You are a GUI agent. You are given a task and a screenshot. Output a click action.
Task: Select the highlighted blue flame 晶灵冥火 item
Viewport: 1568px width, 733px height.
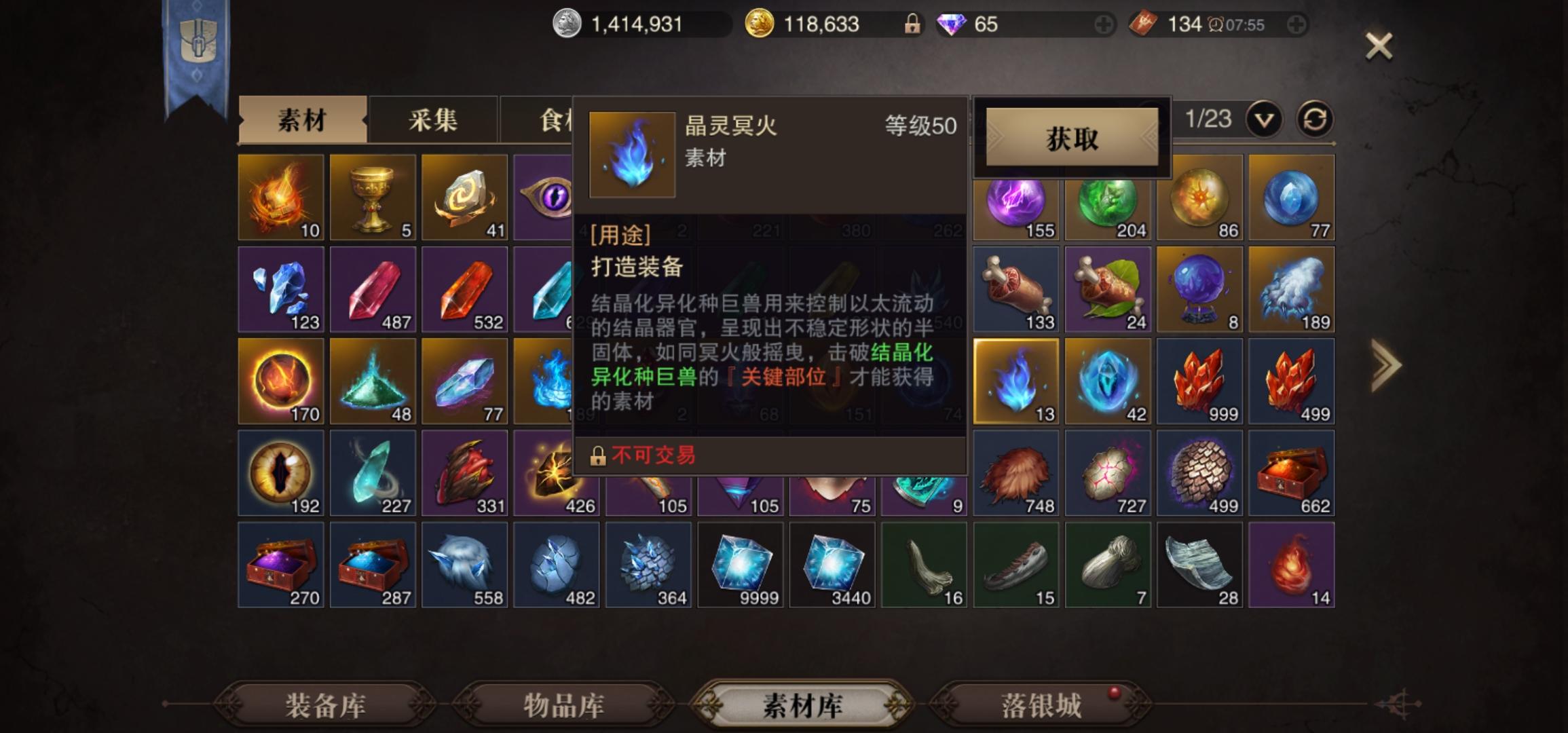point(1015,380)
